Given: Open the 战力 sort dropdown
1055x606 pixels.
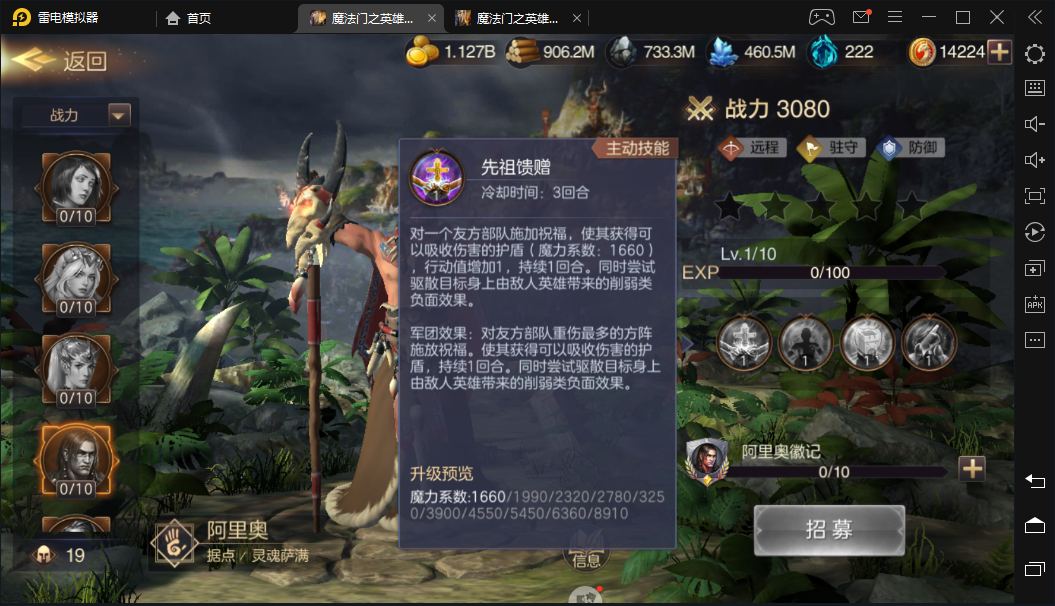Looking at the screenshot, I should pos(119,115).
